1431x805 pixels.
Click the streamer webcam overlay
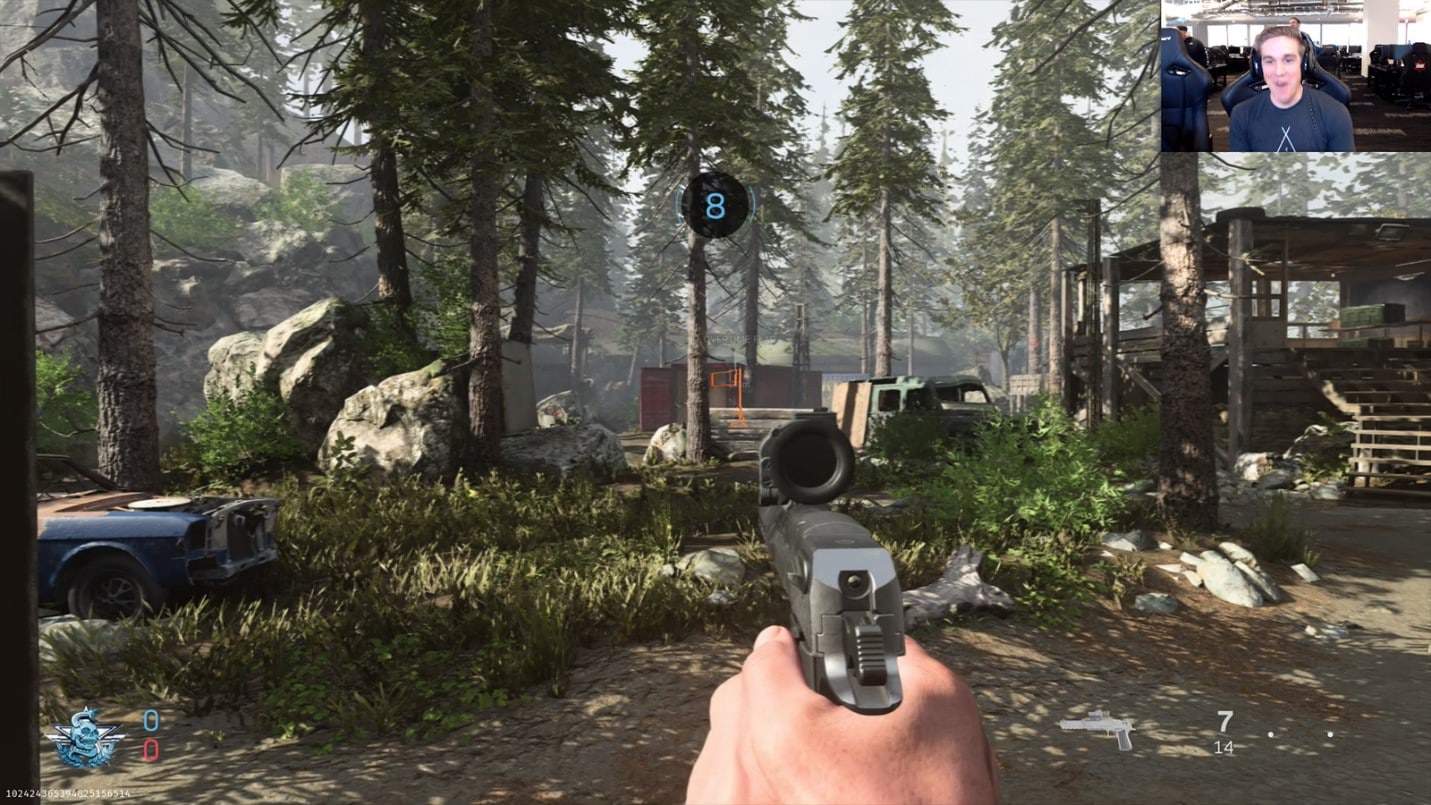click(1295, 76)
